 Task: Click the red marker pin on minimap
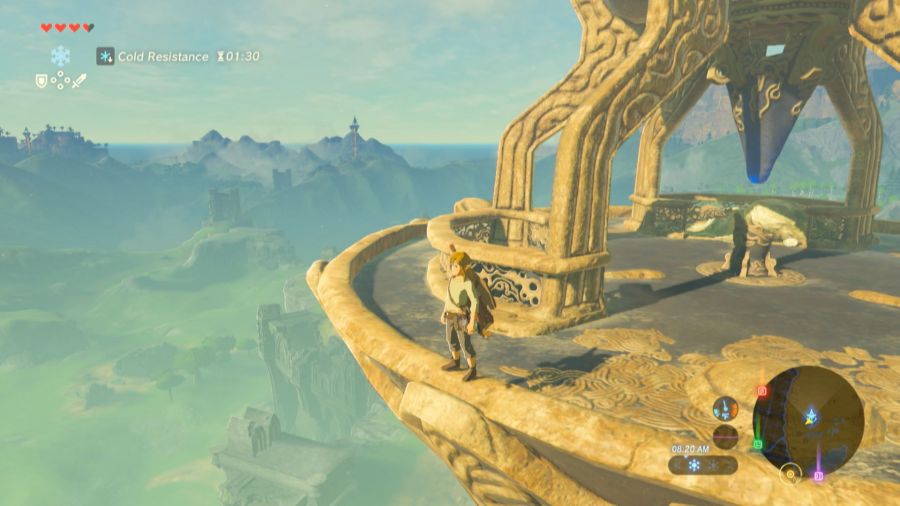coord(762,391)
